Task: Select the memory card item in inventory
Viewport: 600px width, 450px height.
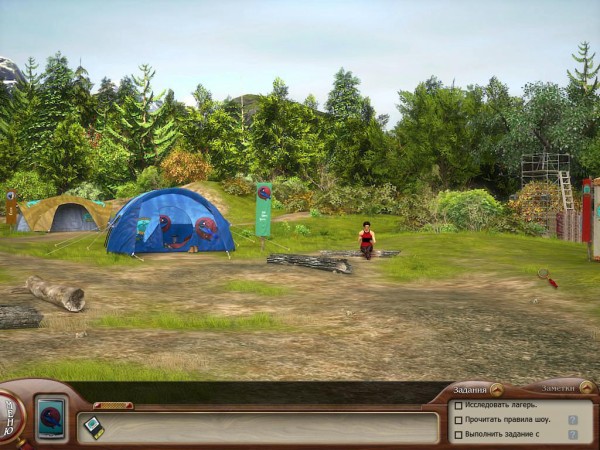Action: (x=93, y=426)
